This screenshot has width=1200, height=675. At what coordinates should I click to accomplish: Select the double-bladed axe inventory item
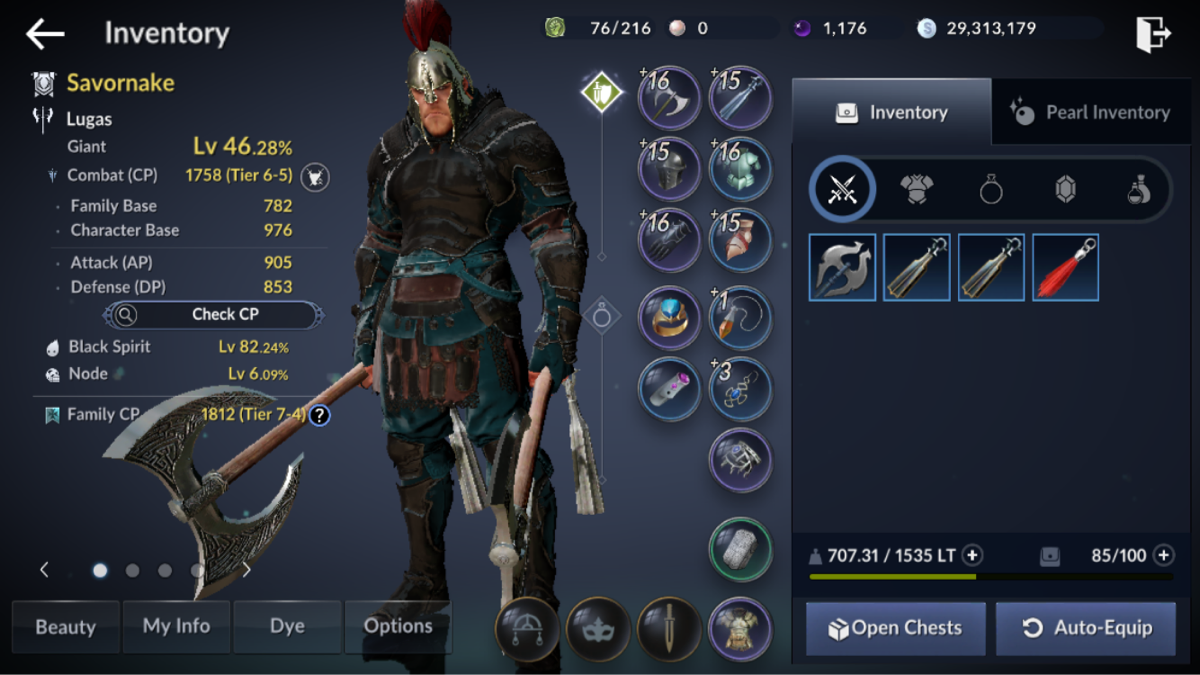point(842,267)
